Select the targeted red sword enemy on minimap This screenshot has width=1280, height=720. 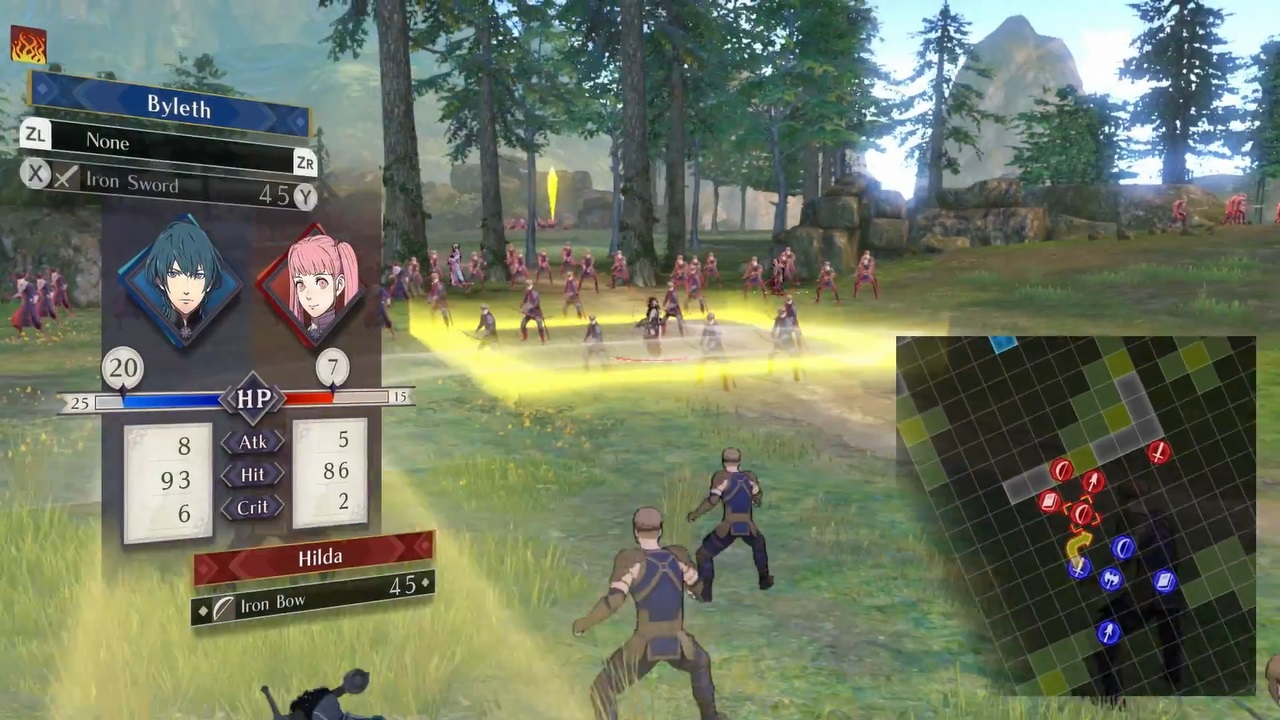pos(1081,513)
